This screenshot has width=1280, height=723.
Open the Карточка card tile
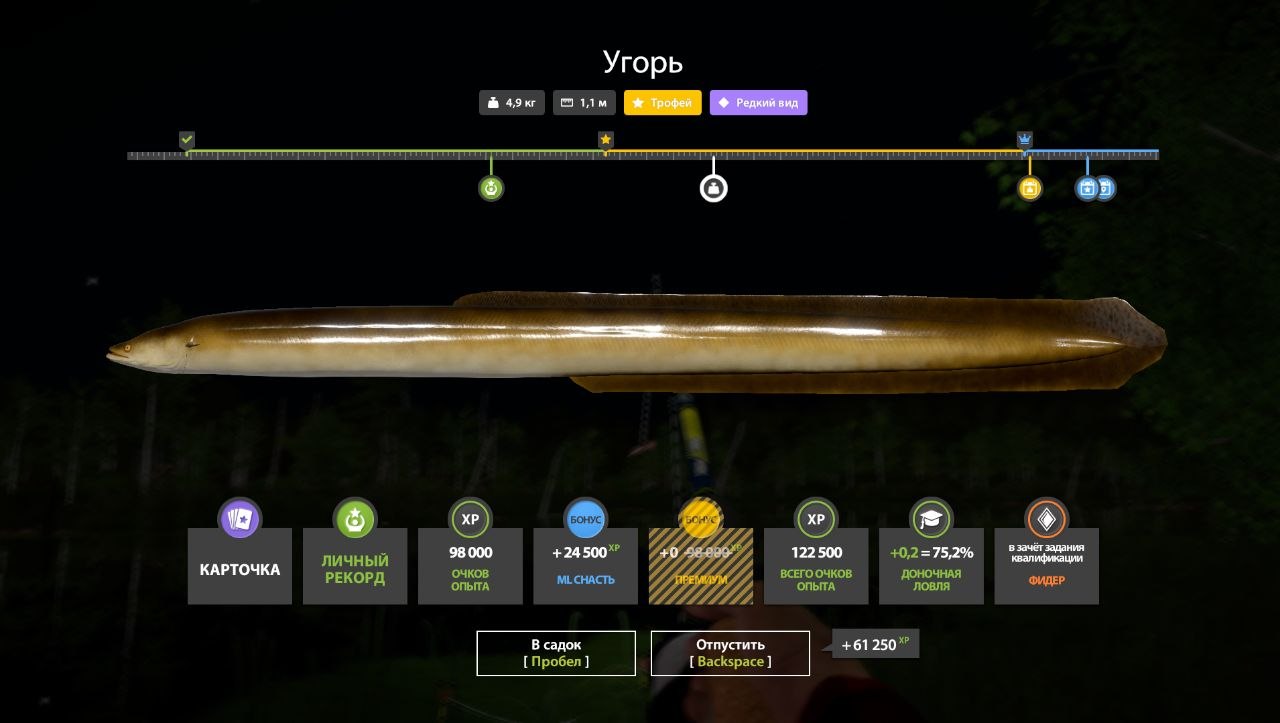coord(240,566)
